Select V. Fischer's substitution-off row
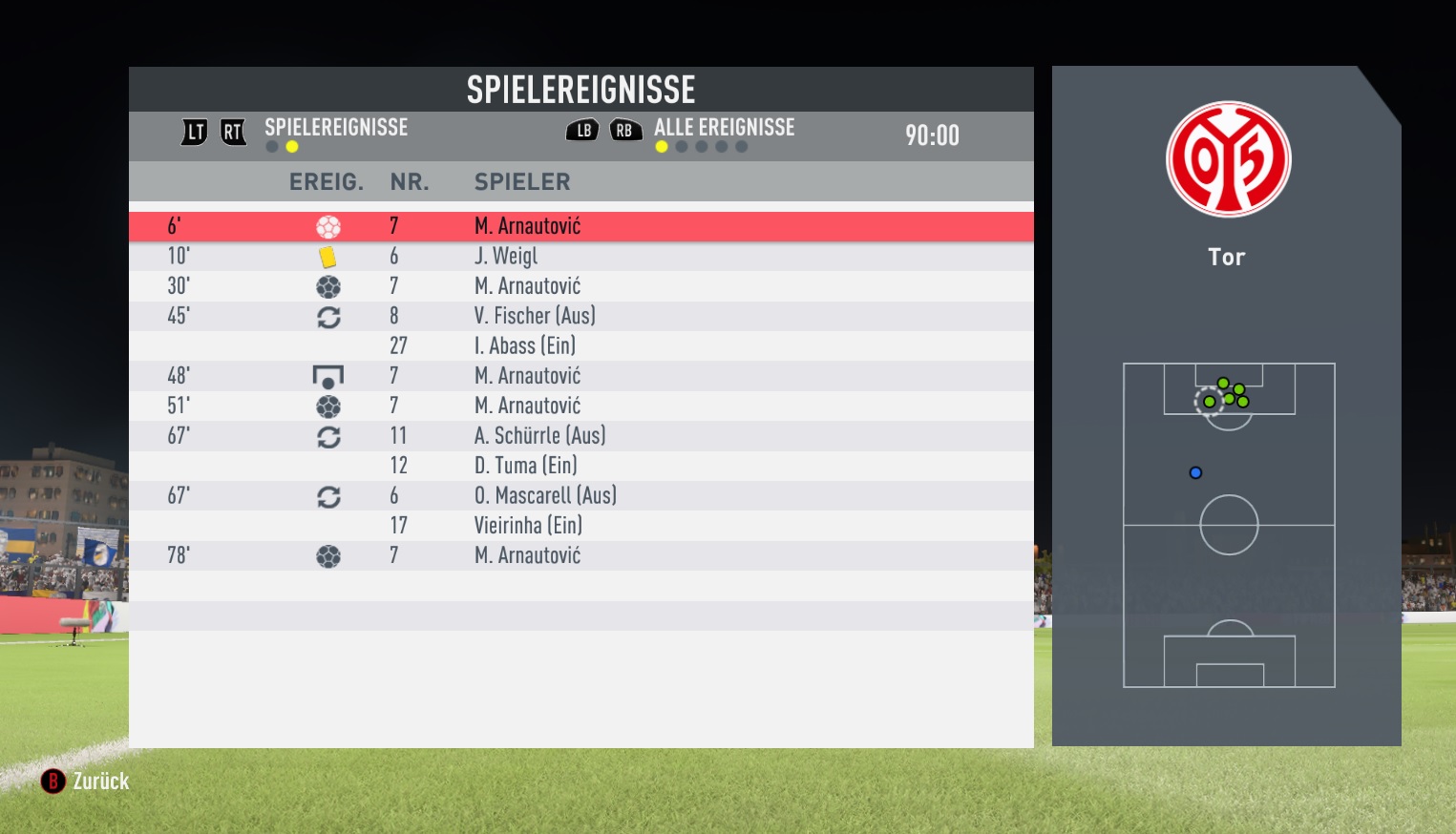The image size is (1456, 834). click(x=580, y=316)
